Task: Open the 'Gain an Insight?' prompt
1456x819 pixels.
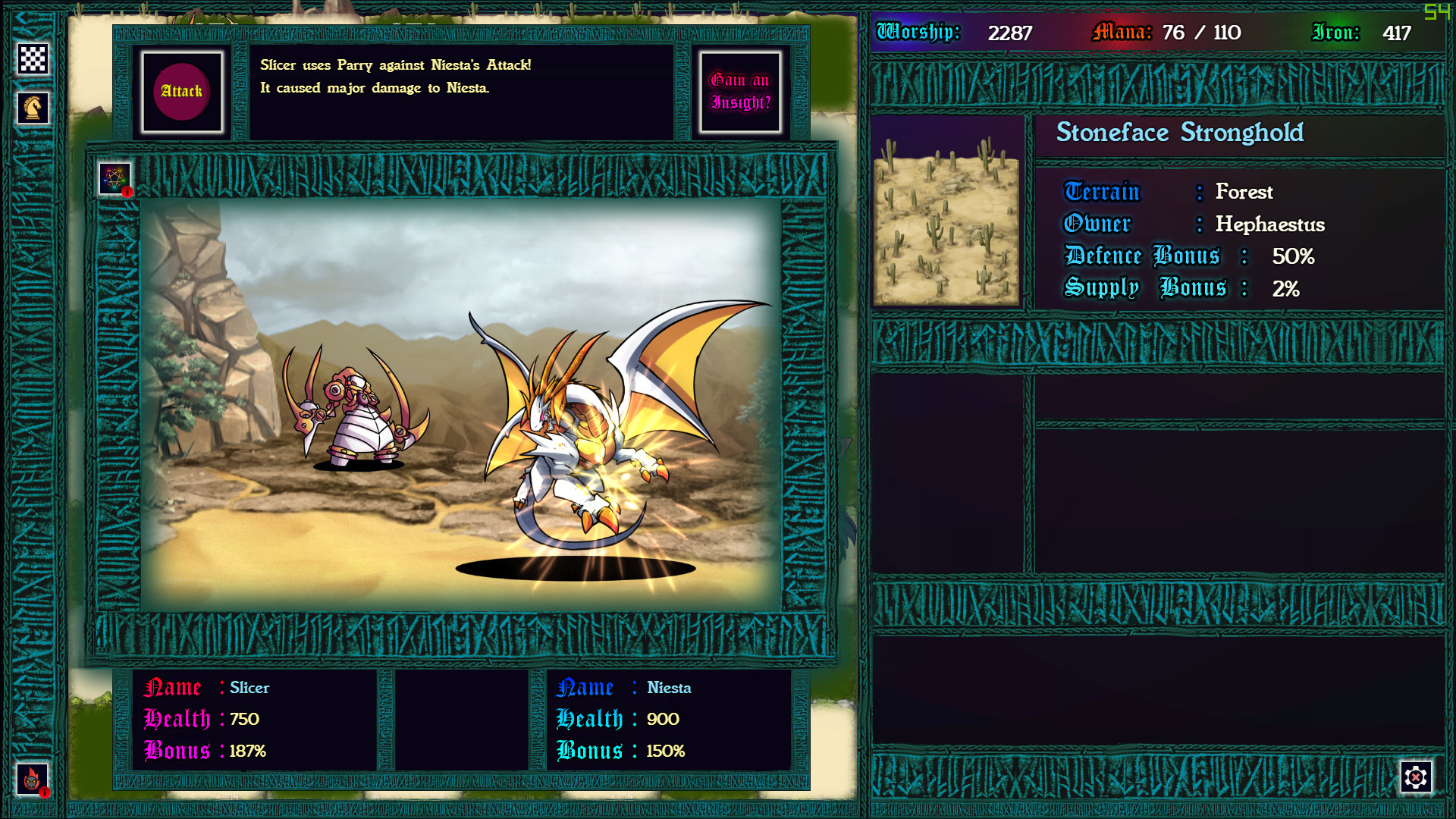Action: (x=739, y=91)
